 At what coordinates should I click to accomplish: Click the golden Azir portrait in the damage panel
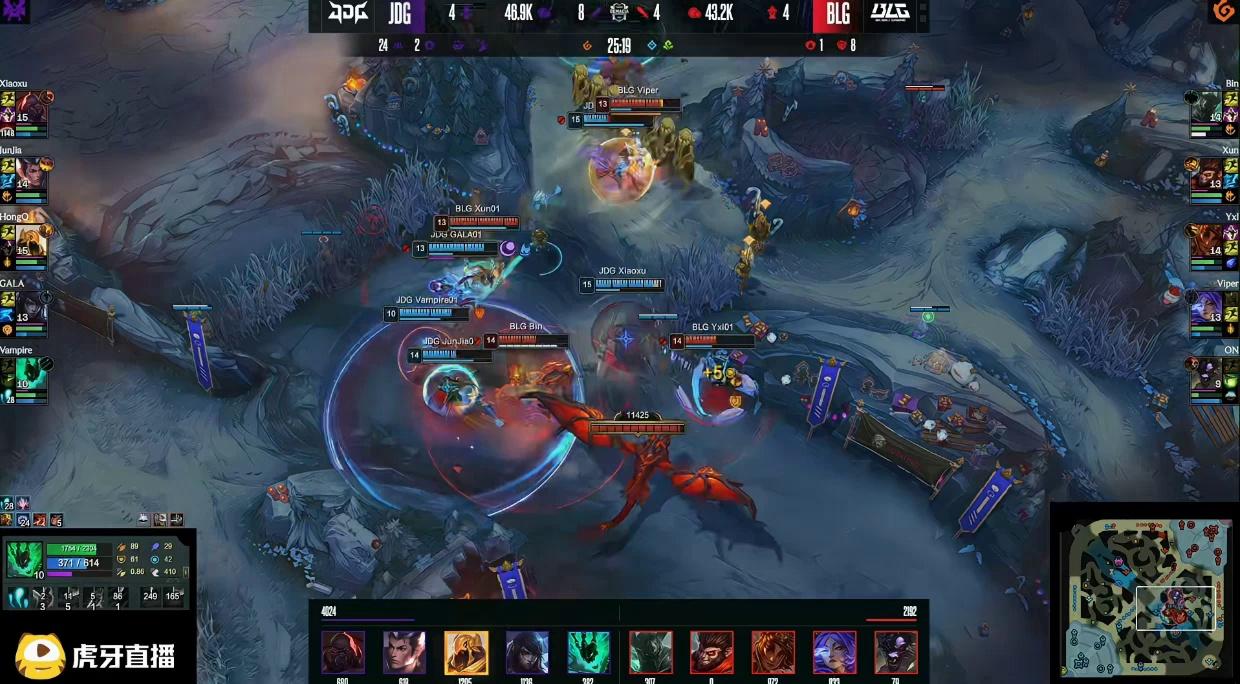(x=466, y=652)
